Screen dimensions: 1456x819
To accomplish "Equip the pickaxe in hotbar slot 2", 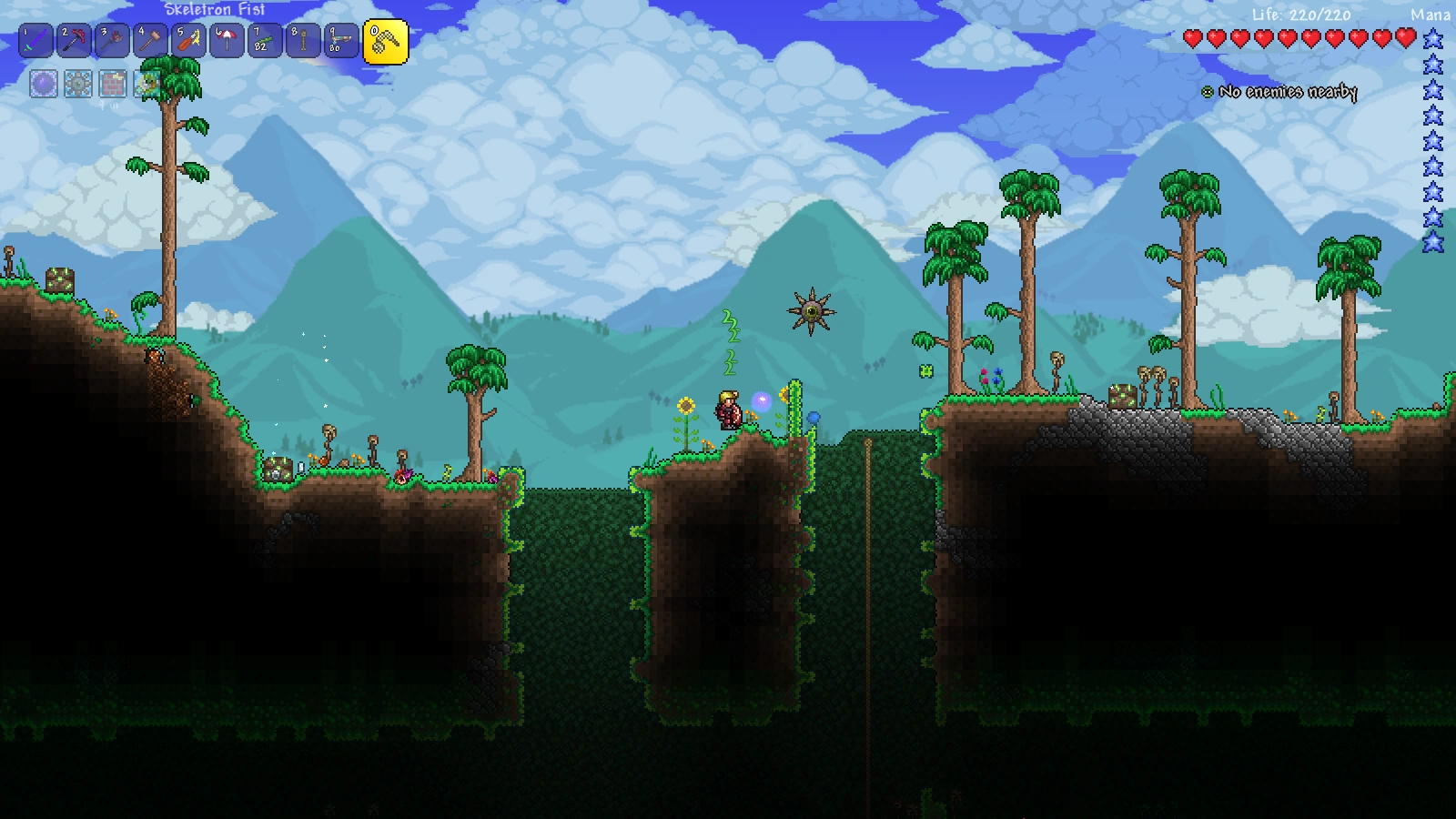I will [75, 41].
